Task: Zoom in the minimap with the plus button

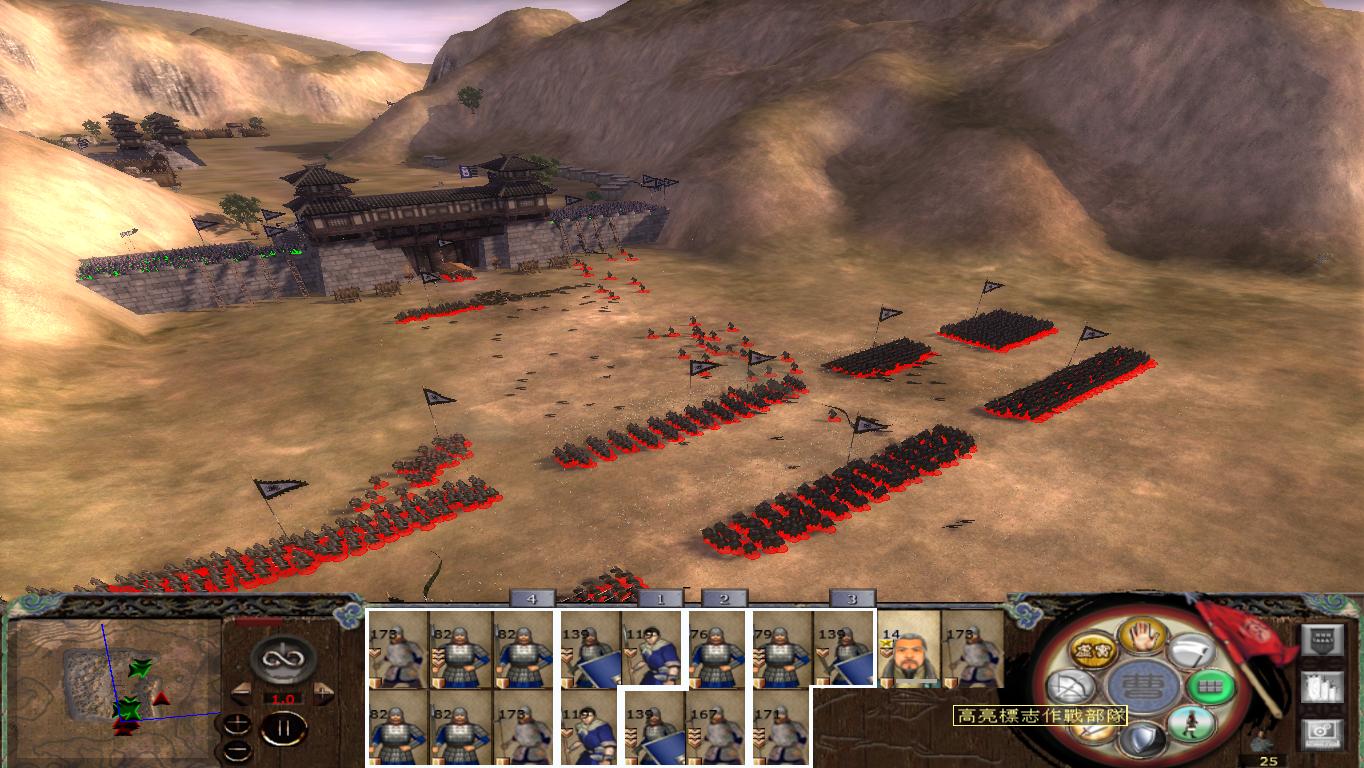Action: (x=238, y=724)
